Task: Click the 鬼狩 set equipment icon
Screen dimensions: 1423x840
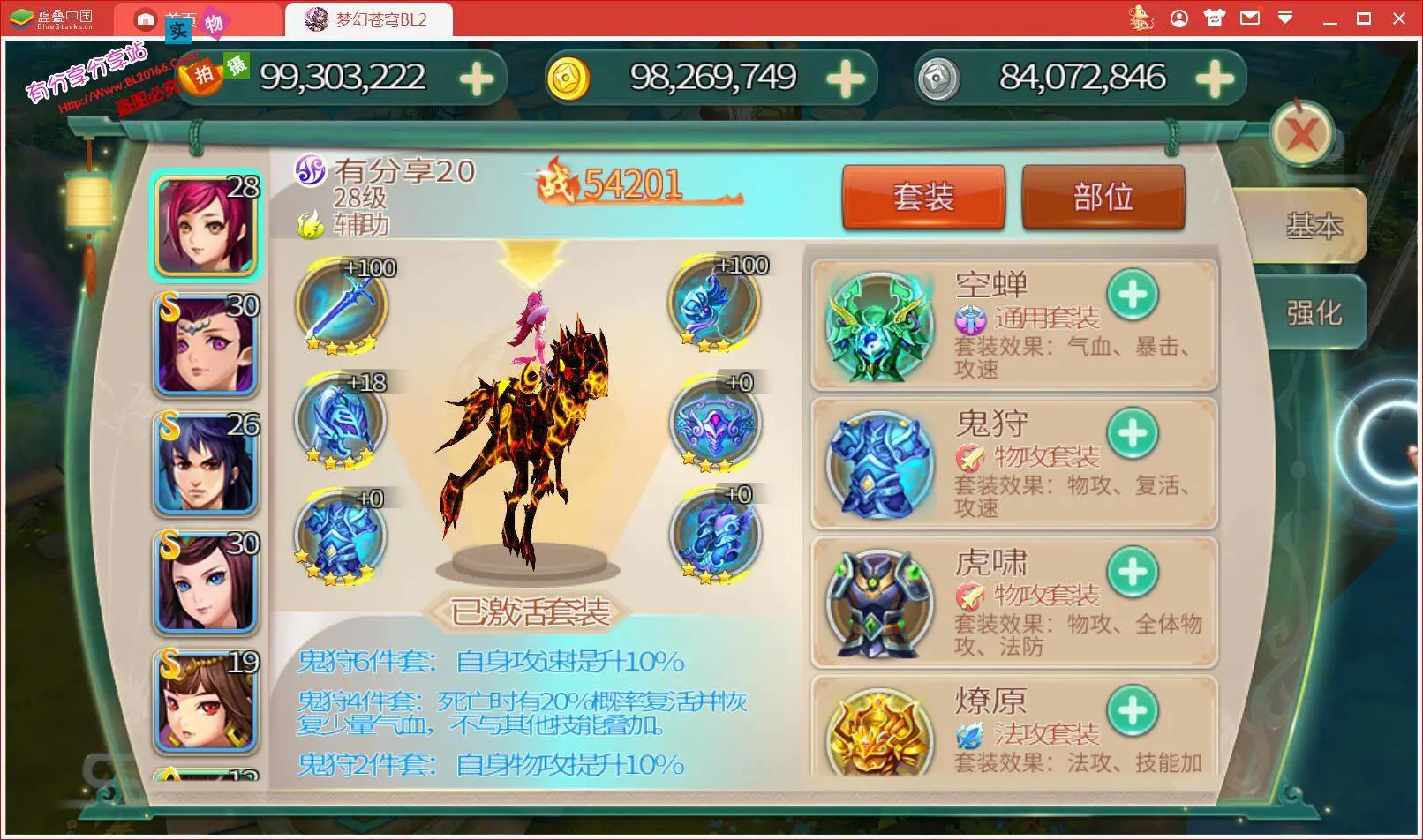Action: 877,465
